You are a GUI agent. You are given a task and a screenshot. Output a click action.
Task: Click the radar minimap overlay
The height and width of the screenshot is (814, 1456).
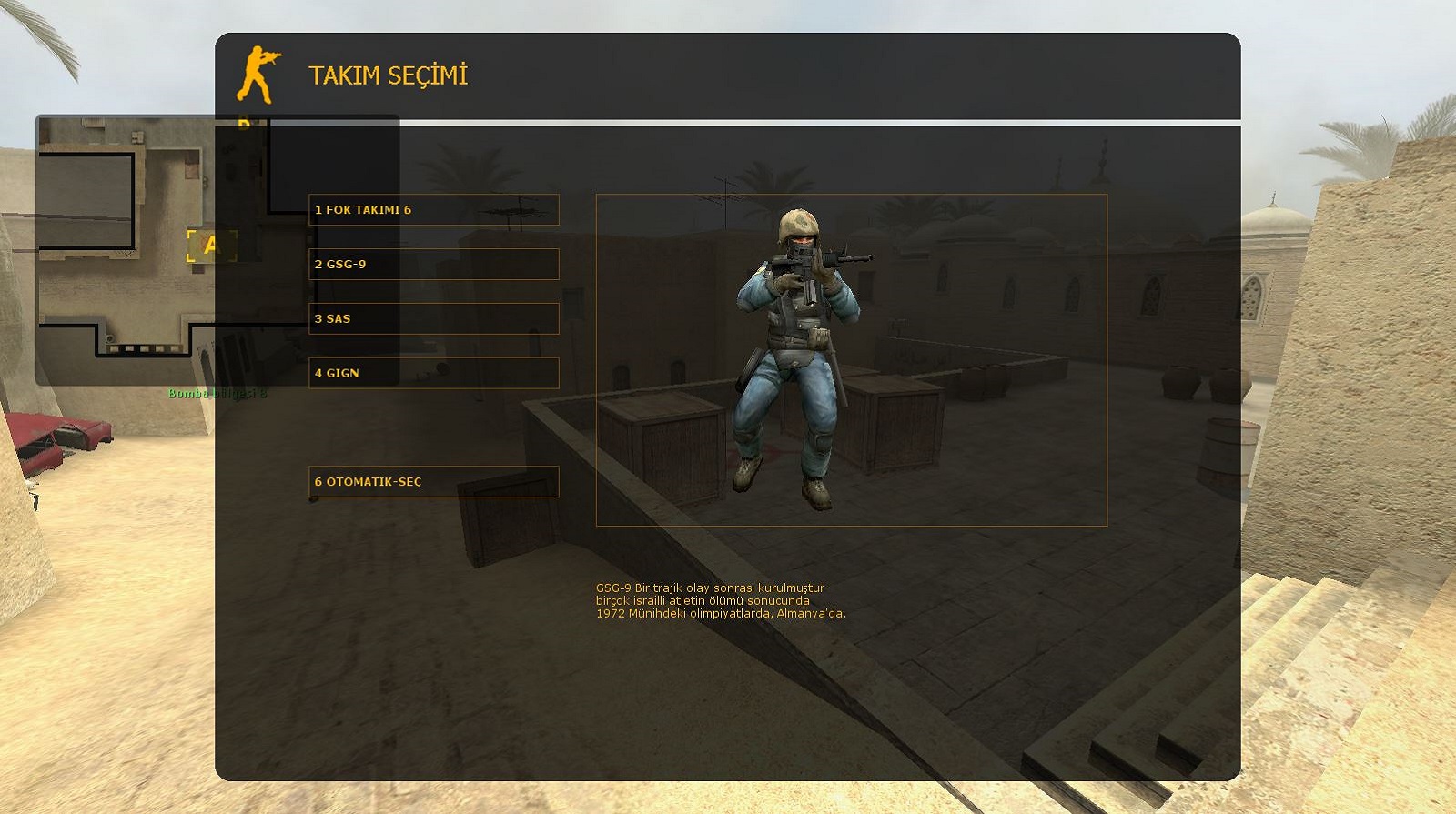click(x=126, y=250)
